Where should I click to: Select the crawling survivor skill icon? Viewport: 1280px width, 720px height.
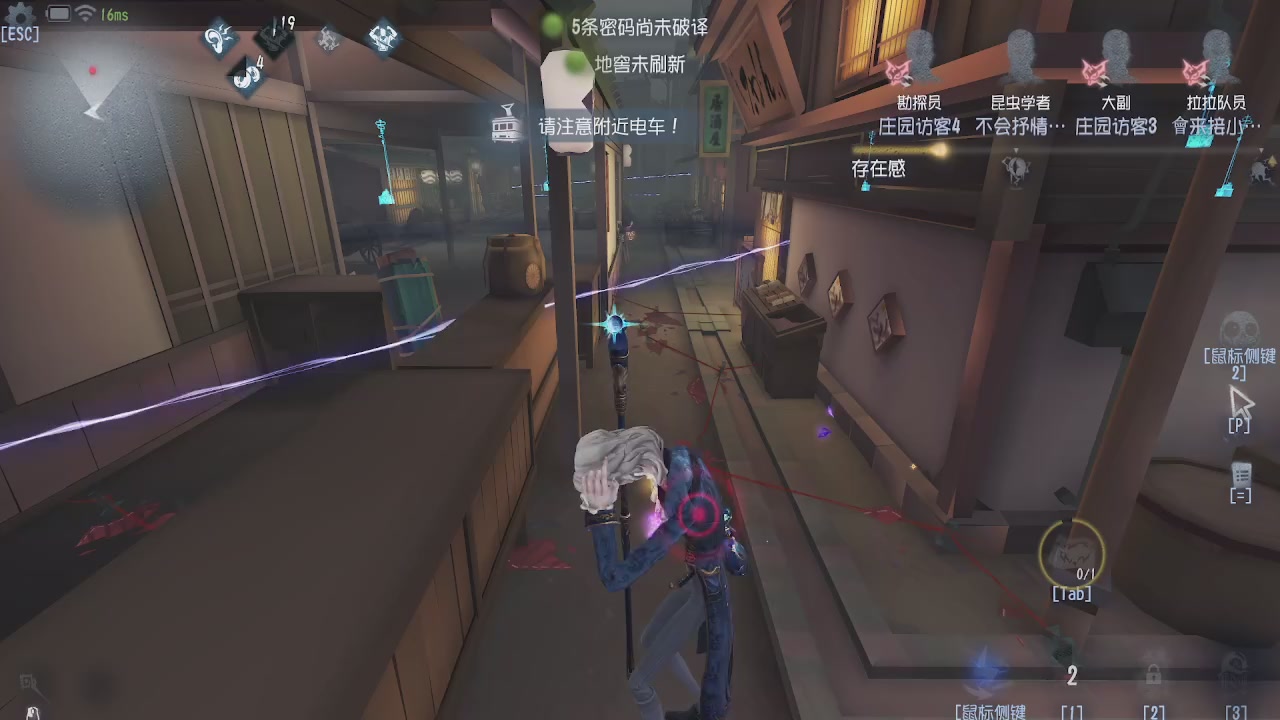pyautogui.click(x=330, y=38)
